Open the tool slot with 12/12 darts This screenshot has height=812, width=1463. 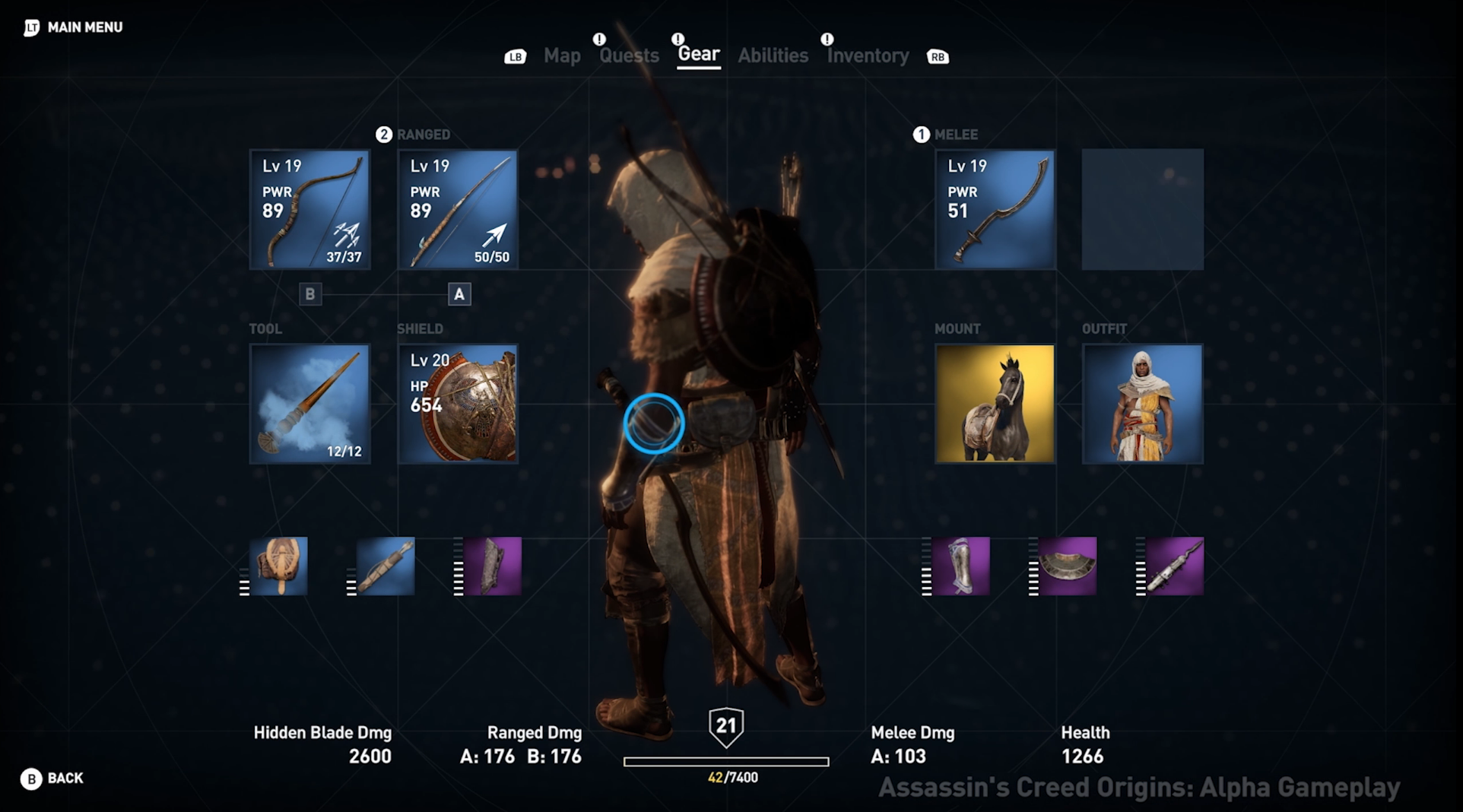pyautogui.click(x=309, y=404)
